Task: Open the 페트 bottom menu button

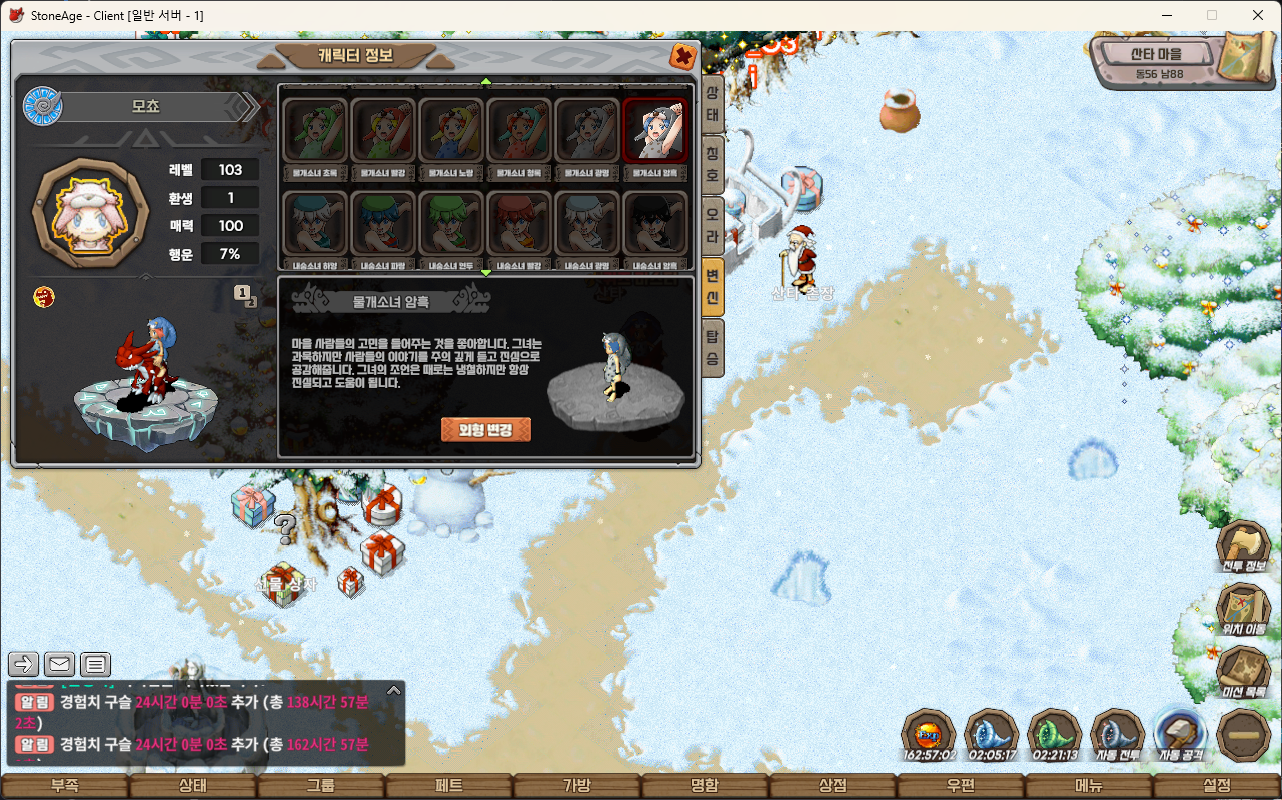Action: (449, 786)
